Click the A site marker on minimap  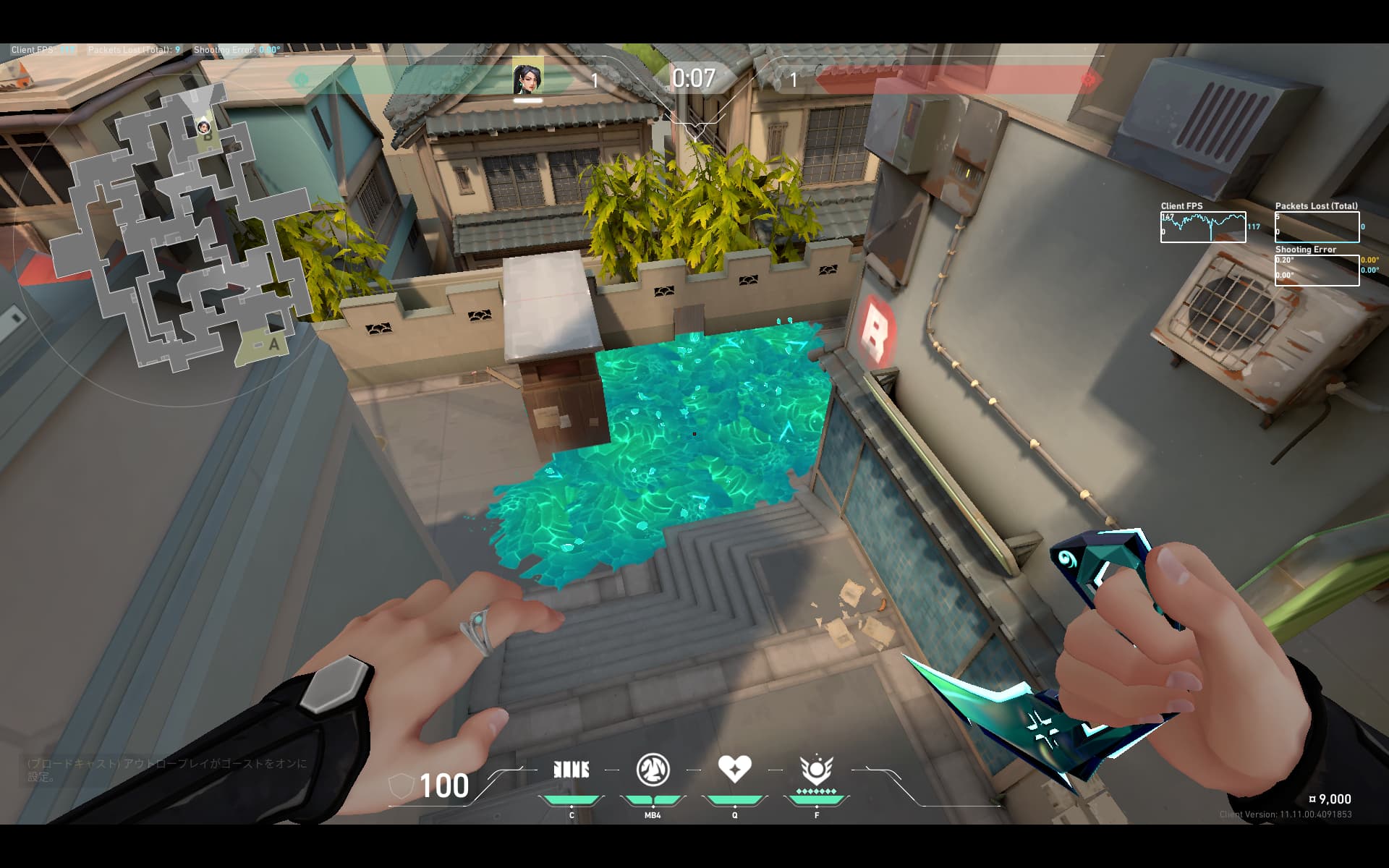pyautogui.click(x=273, y=344)
